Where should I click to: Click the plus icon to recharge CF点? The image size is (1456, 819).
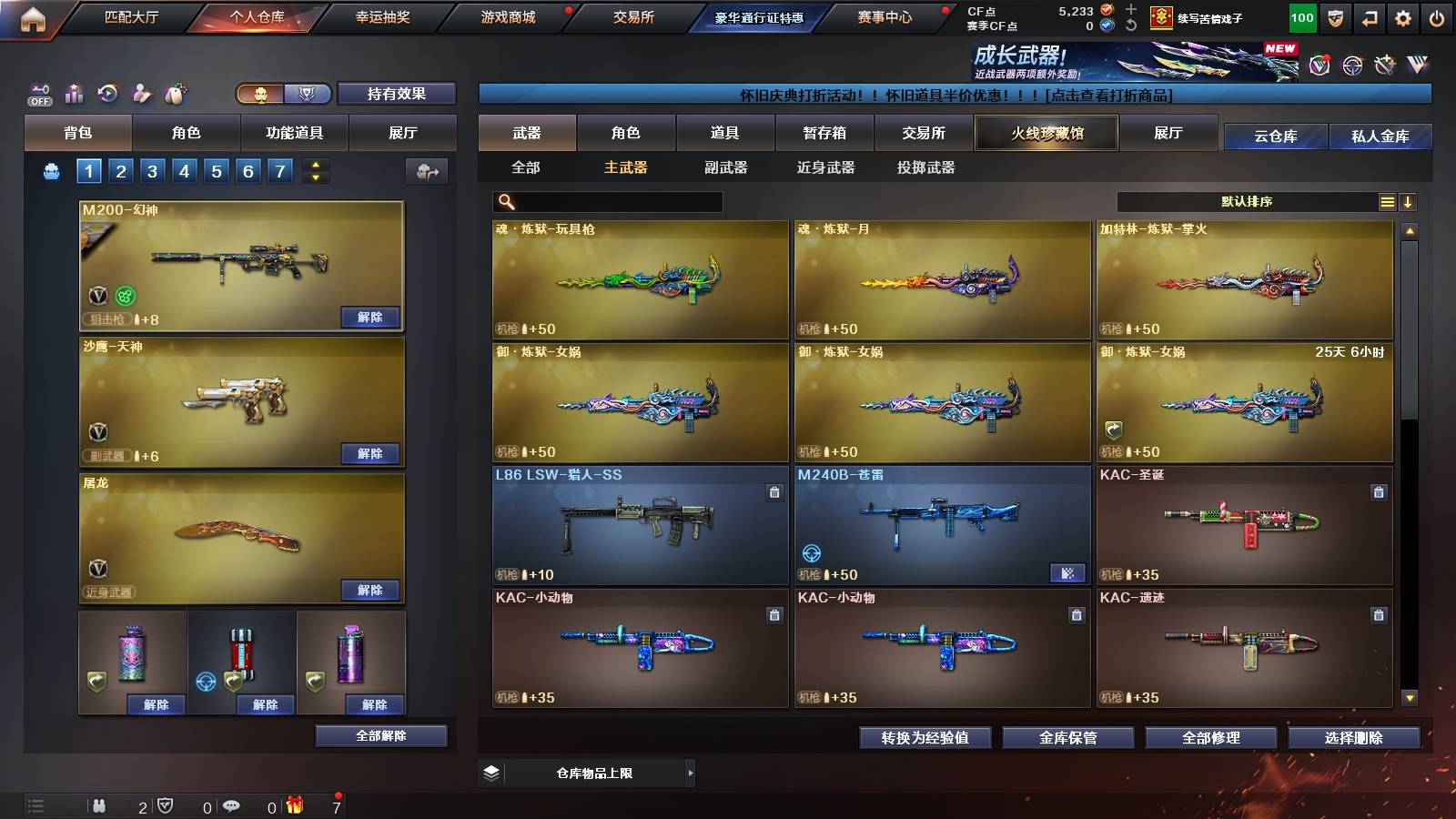click(1130, 12)
